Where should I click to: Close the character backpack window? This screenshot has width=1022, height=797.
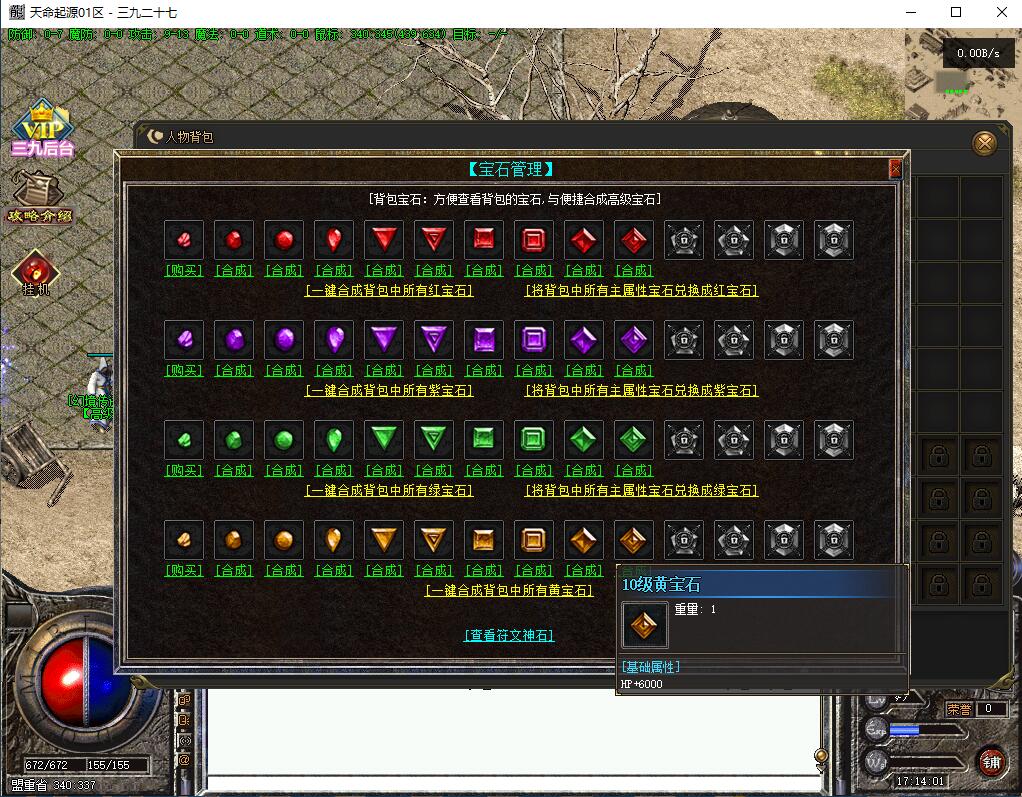tap(985, 144)
